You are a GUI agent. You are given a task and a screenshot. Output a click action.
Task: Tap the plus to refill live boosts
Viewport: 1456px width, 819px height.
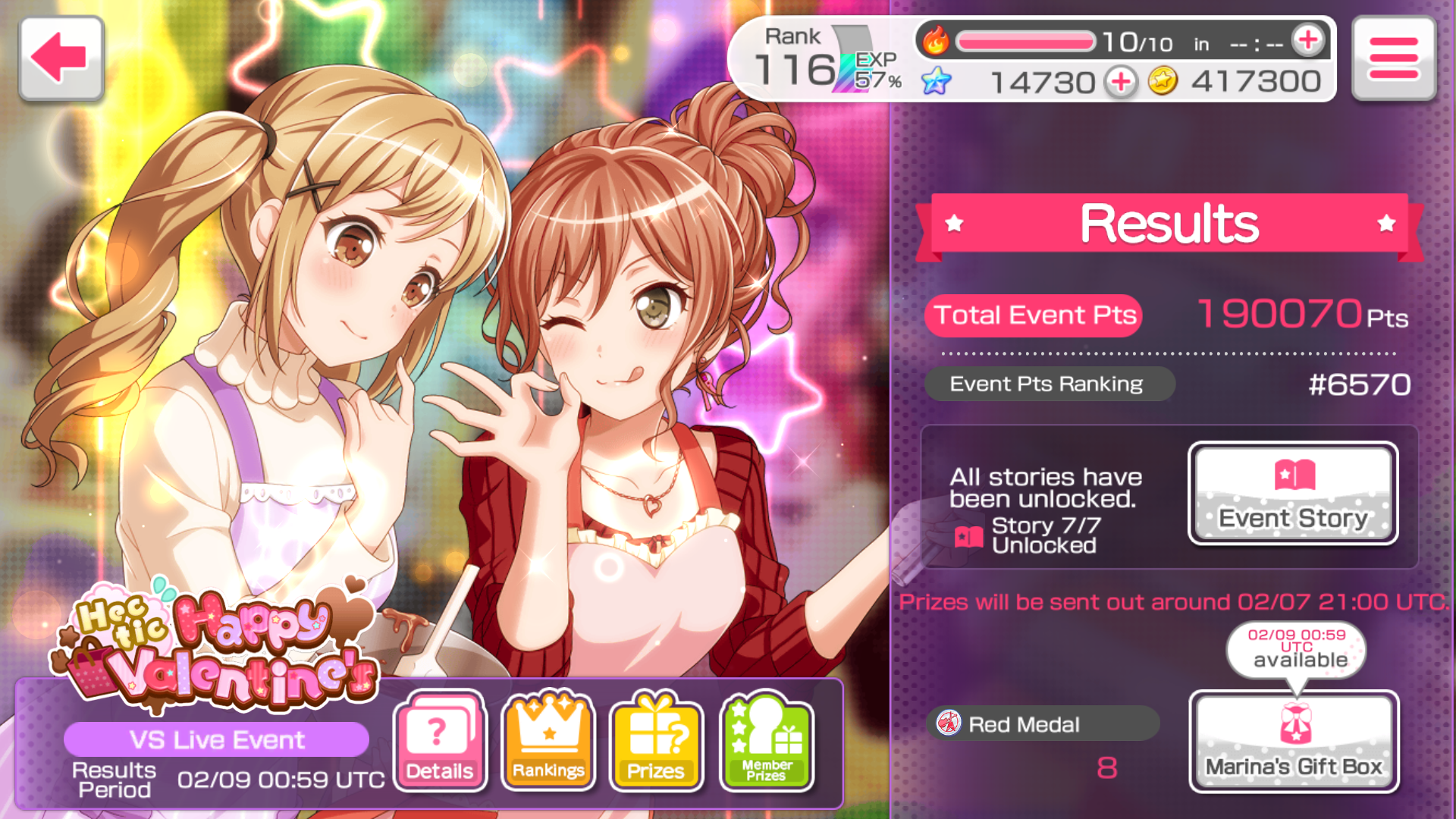coord(1308,40)
